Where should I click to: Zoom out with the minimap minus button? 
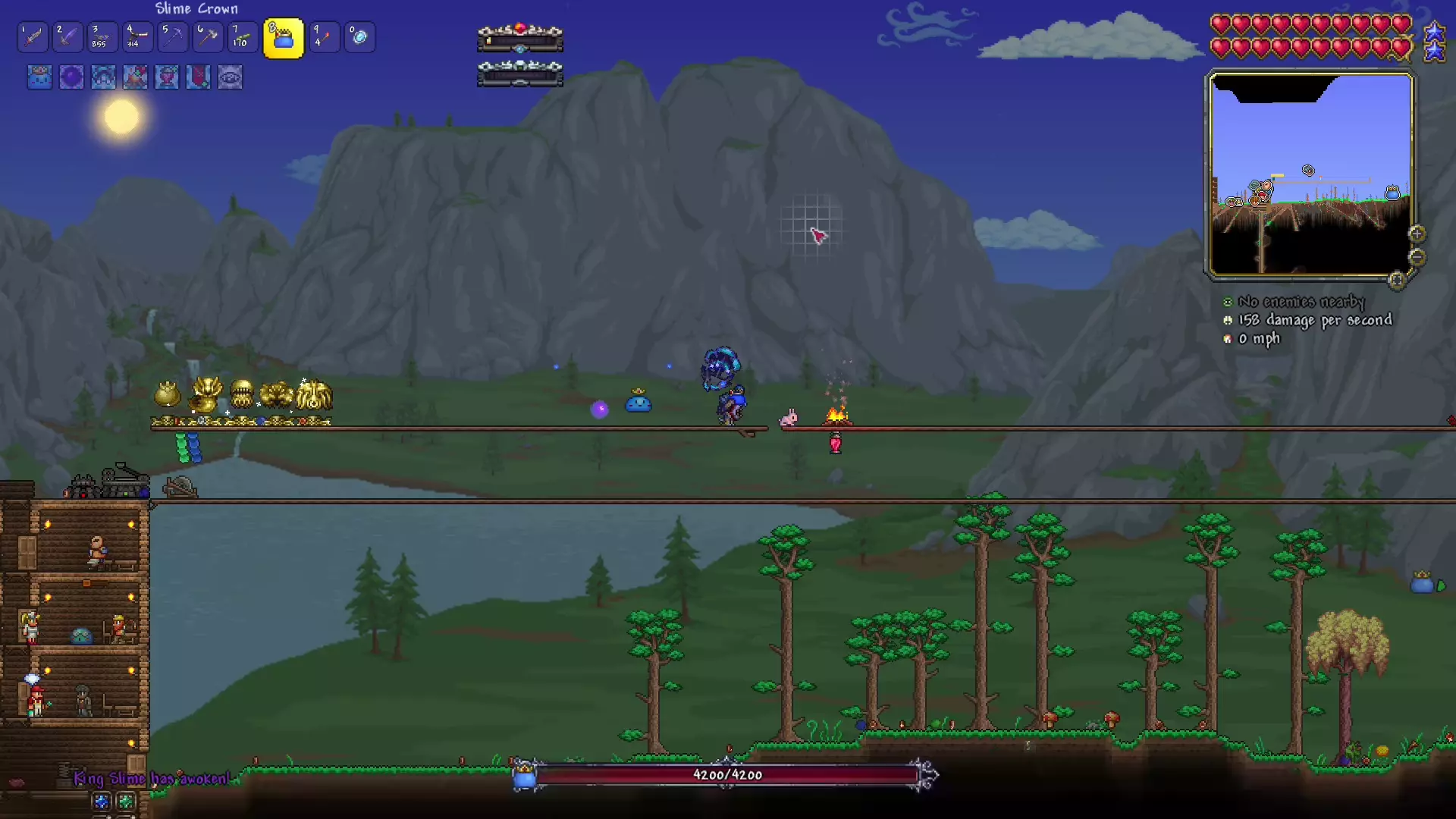coord(1418,259)
